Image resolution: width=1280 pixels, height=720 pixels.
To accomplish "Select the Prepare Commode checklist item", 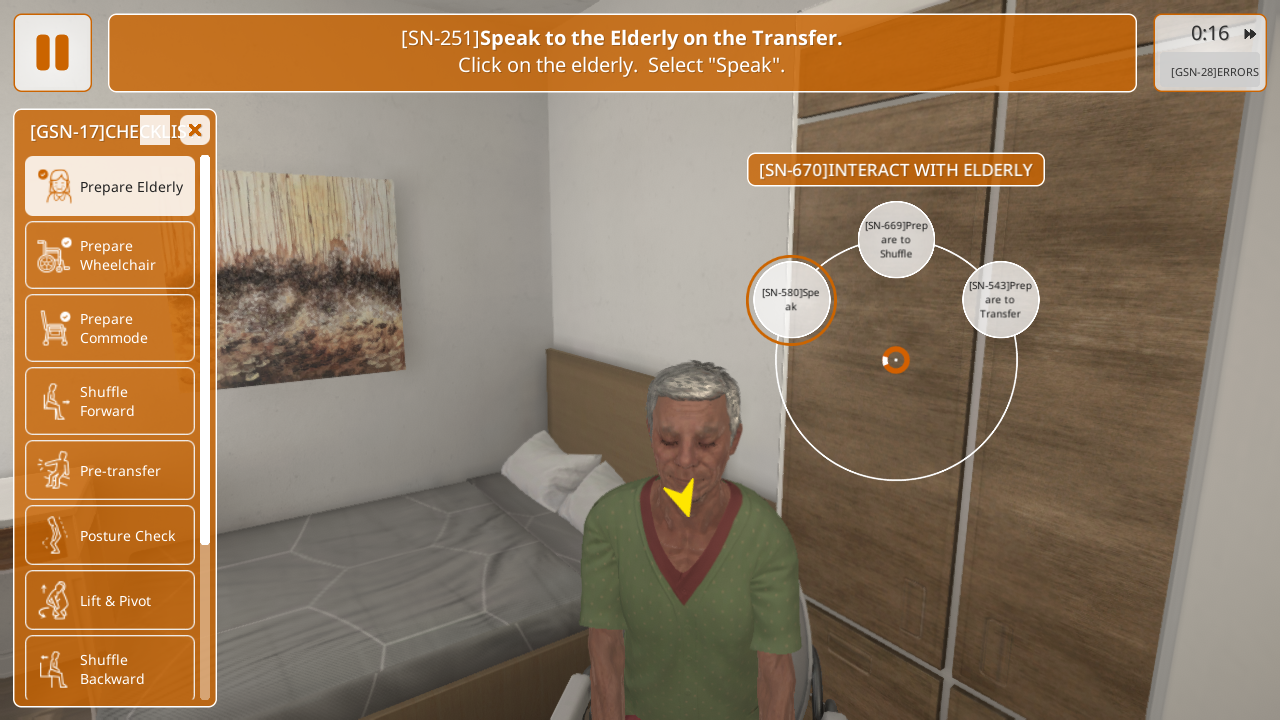I will [110, 328].
